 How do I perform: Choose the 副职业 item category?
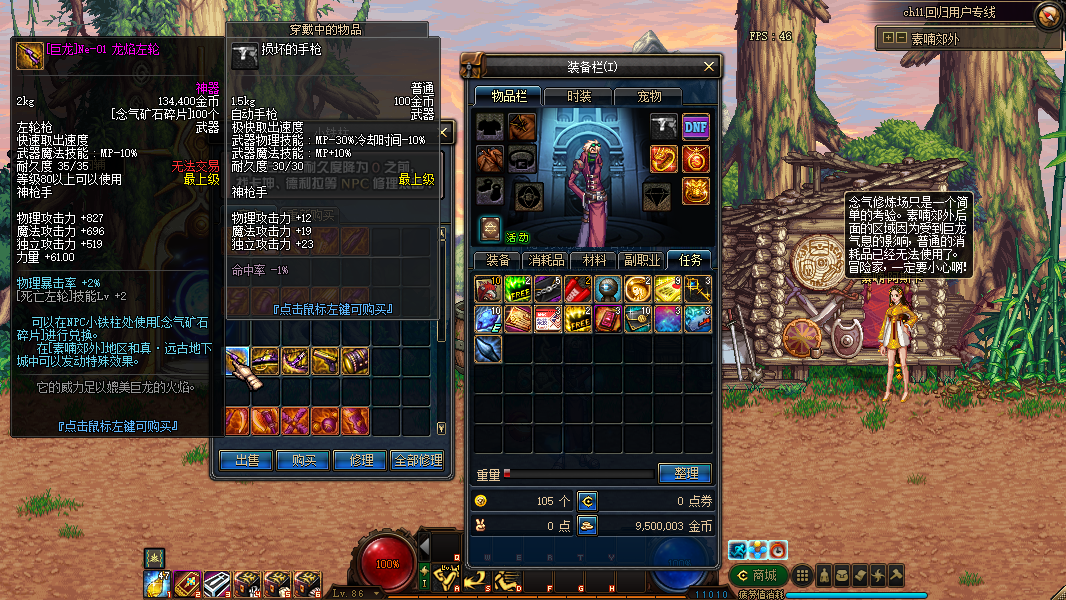click(642, 260)
